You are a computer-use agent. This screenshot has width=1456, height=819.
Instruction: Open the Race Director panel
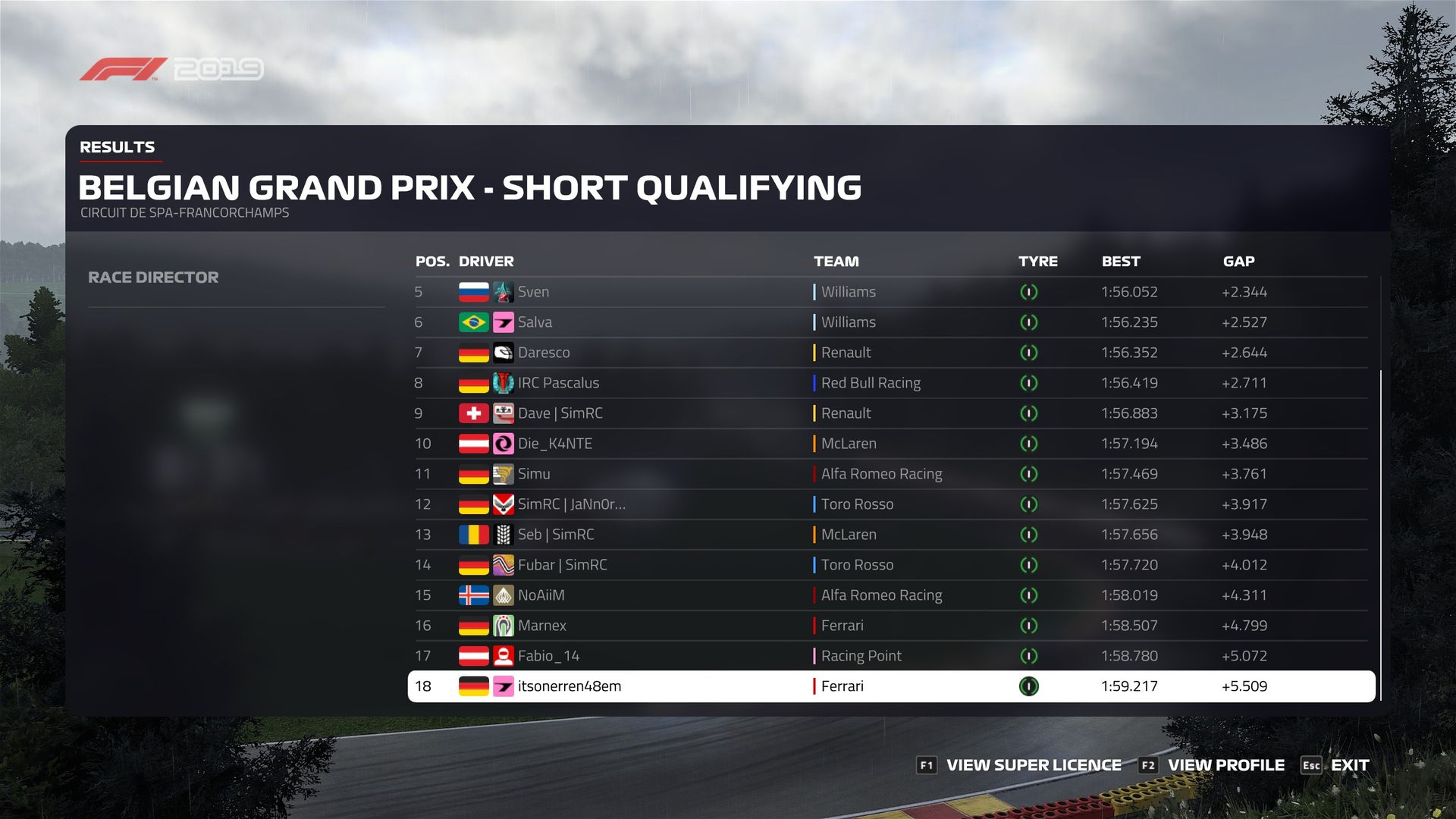point(153,278)
